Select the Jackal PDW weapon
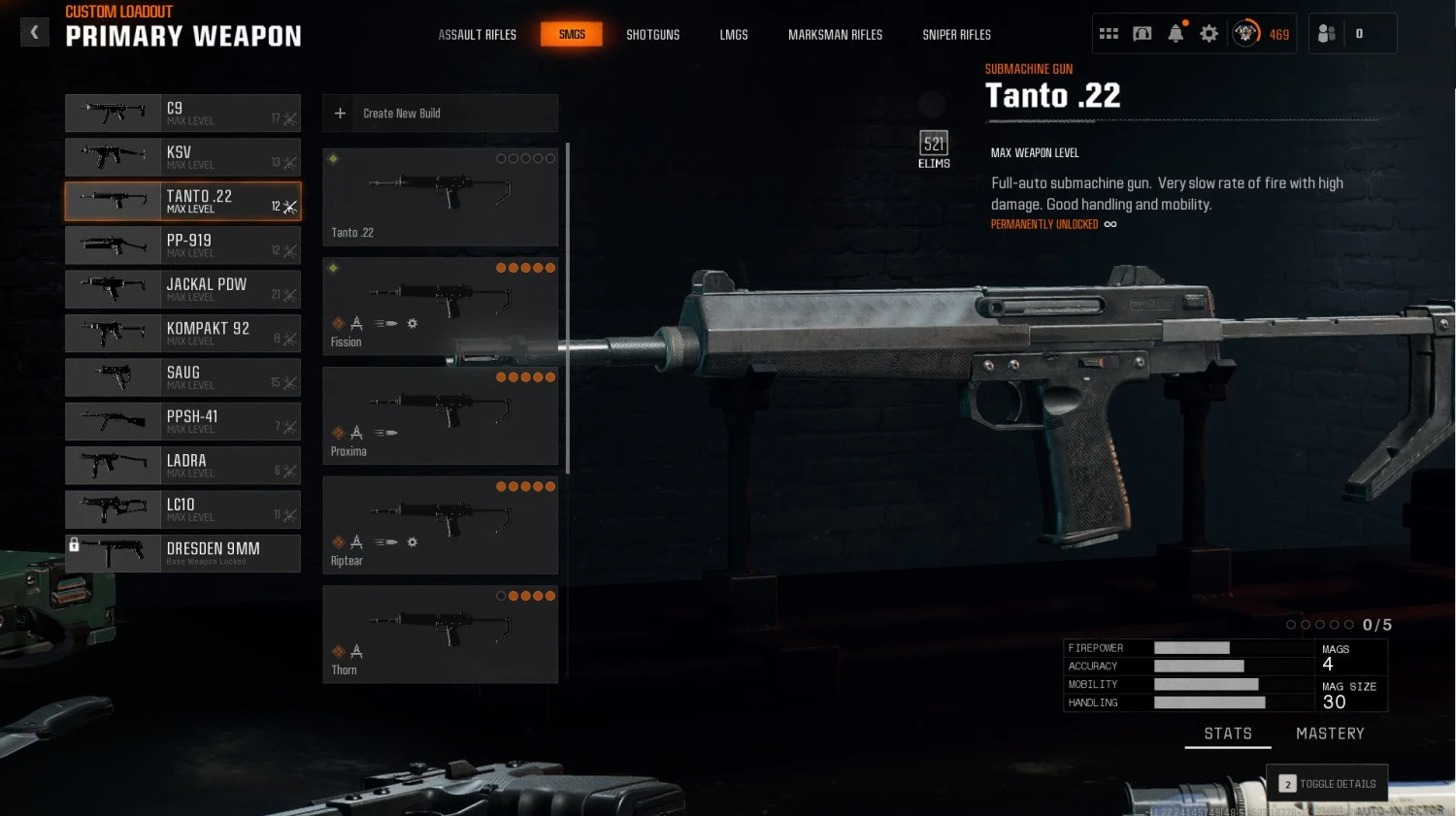The image size is (1456, 816). pyautogui.click(x=182, y=289)
